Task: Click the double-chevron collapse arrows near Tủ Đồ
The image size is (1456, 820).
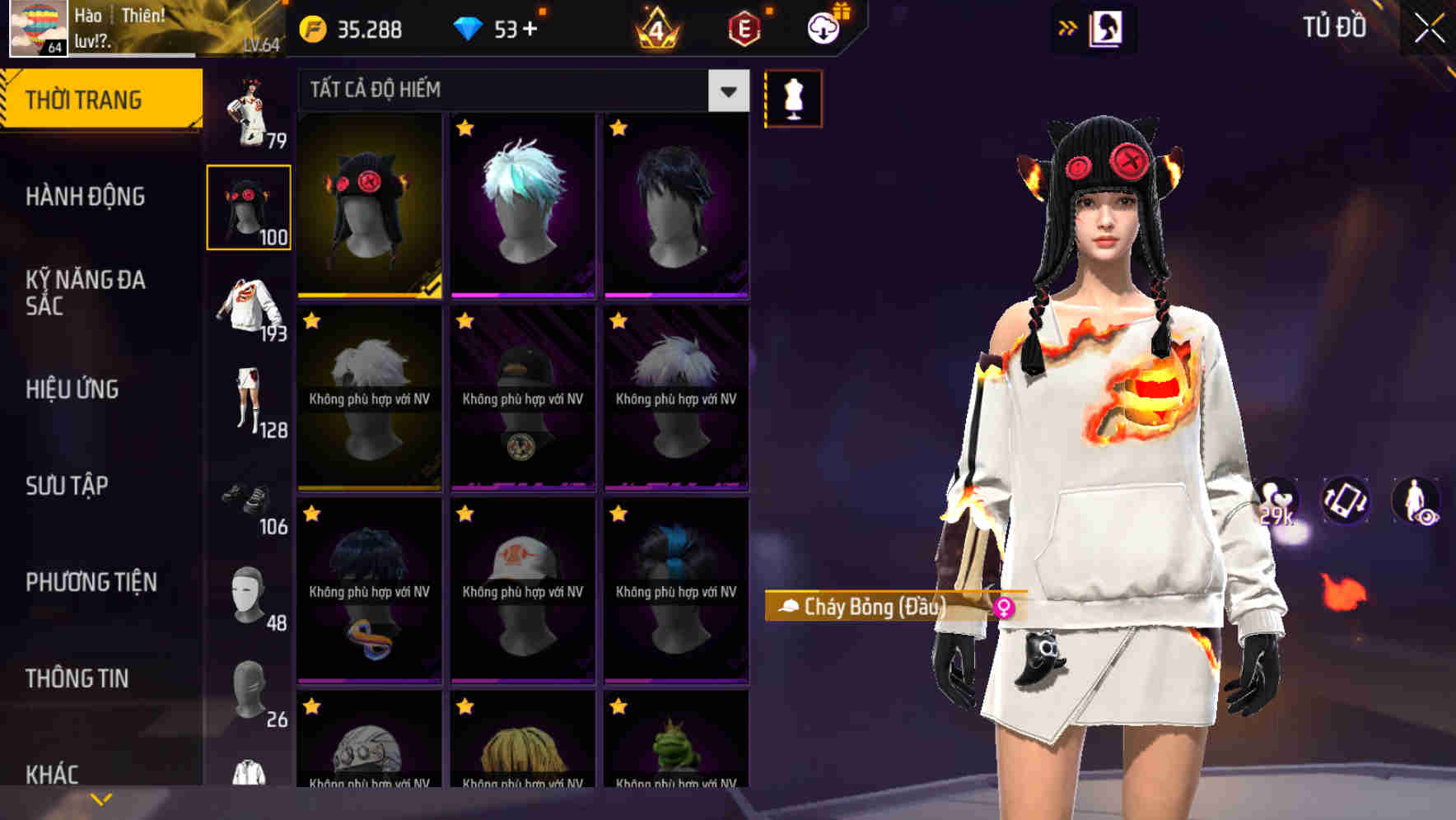Action: (1066, 27)
